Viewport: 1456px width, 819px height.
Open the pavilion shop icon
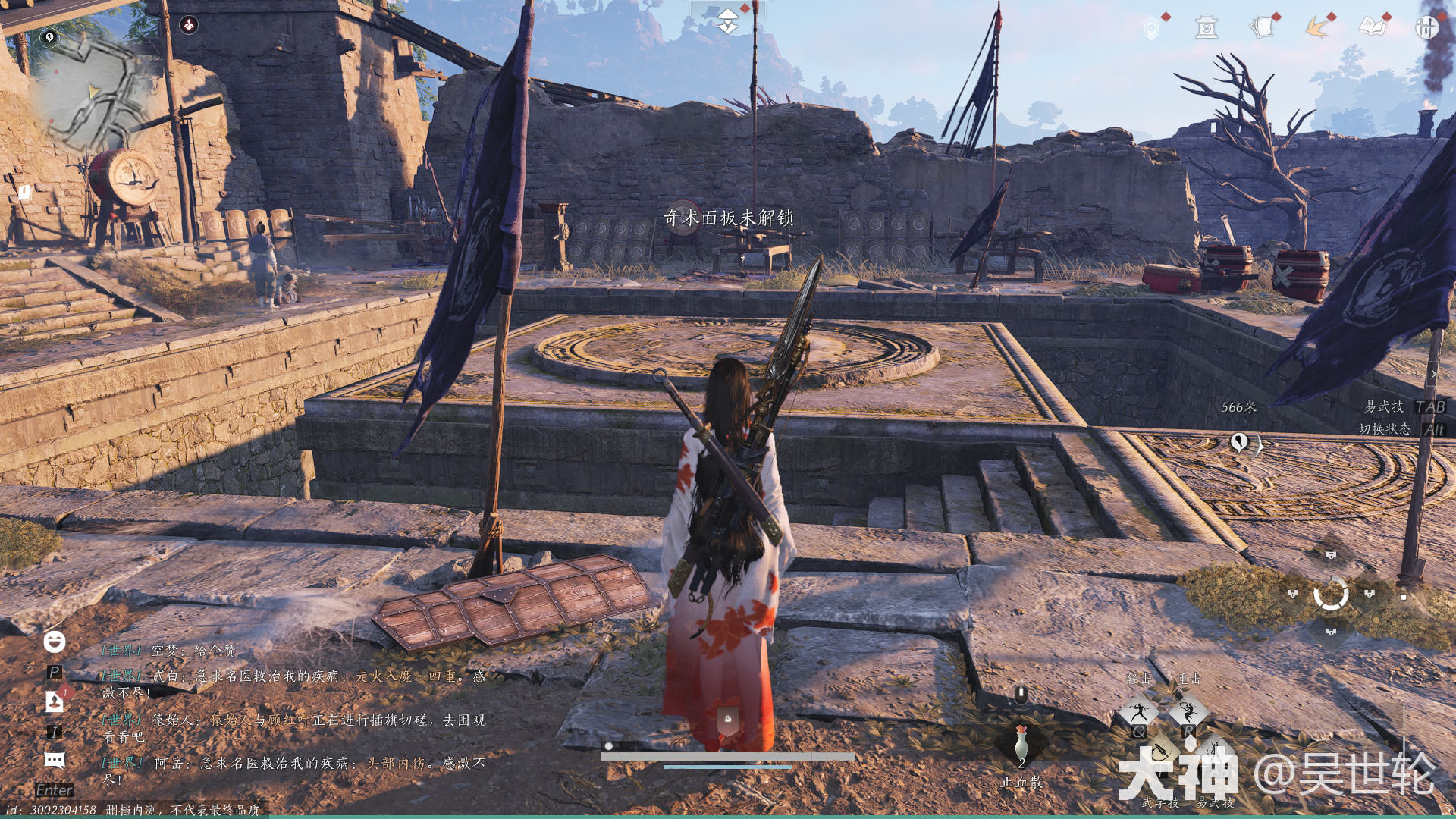(1206, 29)
